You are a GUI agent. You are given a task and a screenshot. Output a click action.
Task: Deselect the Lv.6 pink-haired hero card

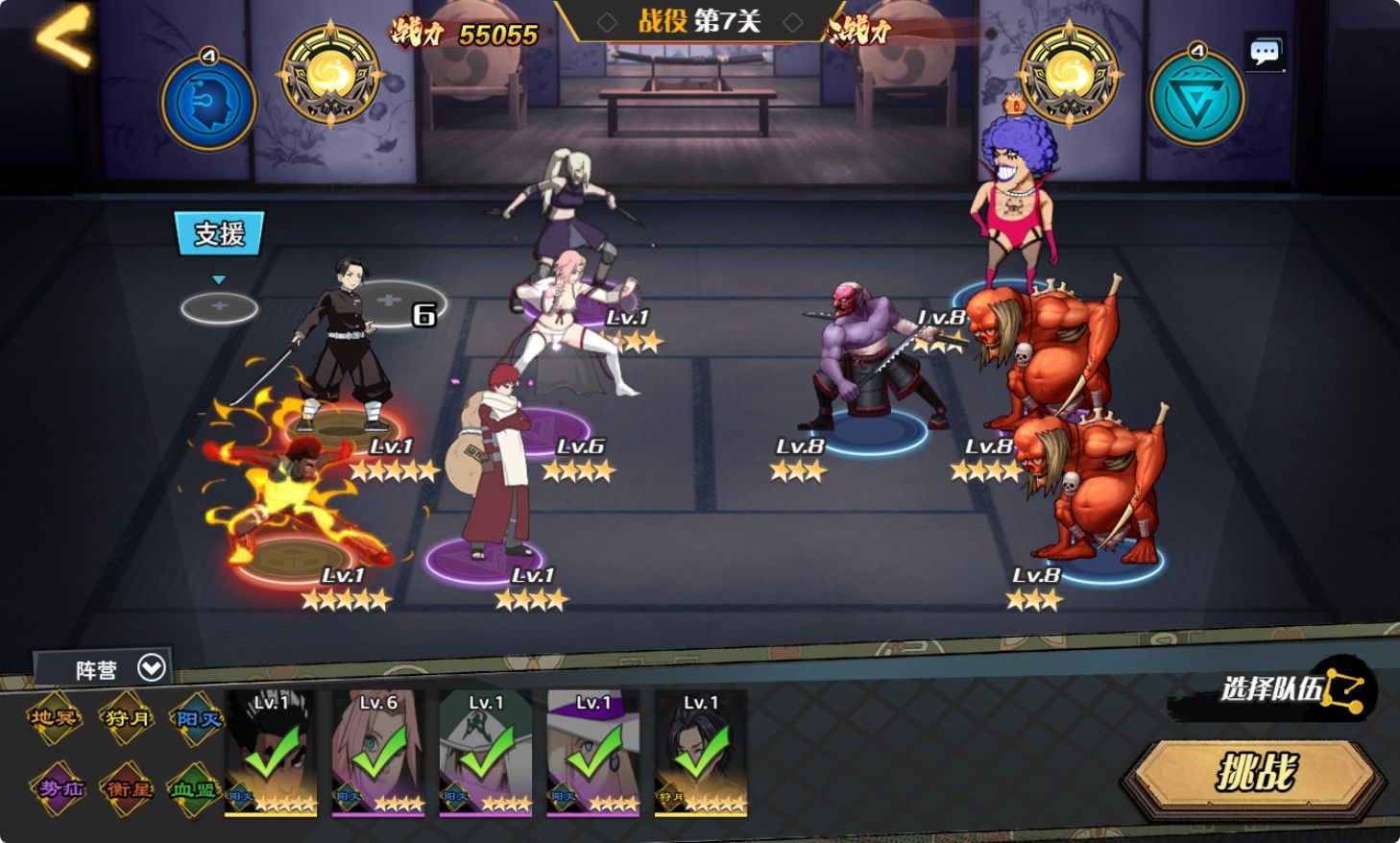pos(378,754)
